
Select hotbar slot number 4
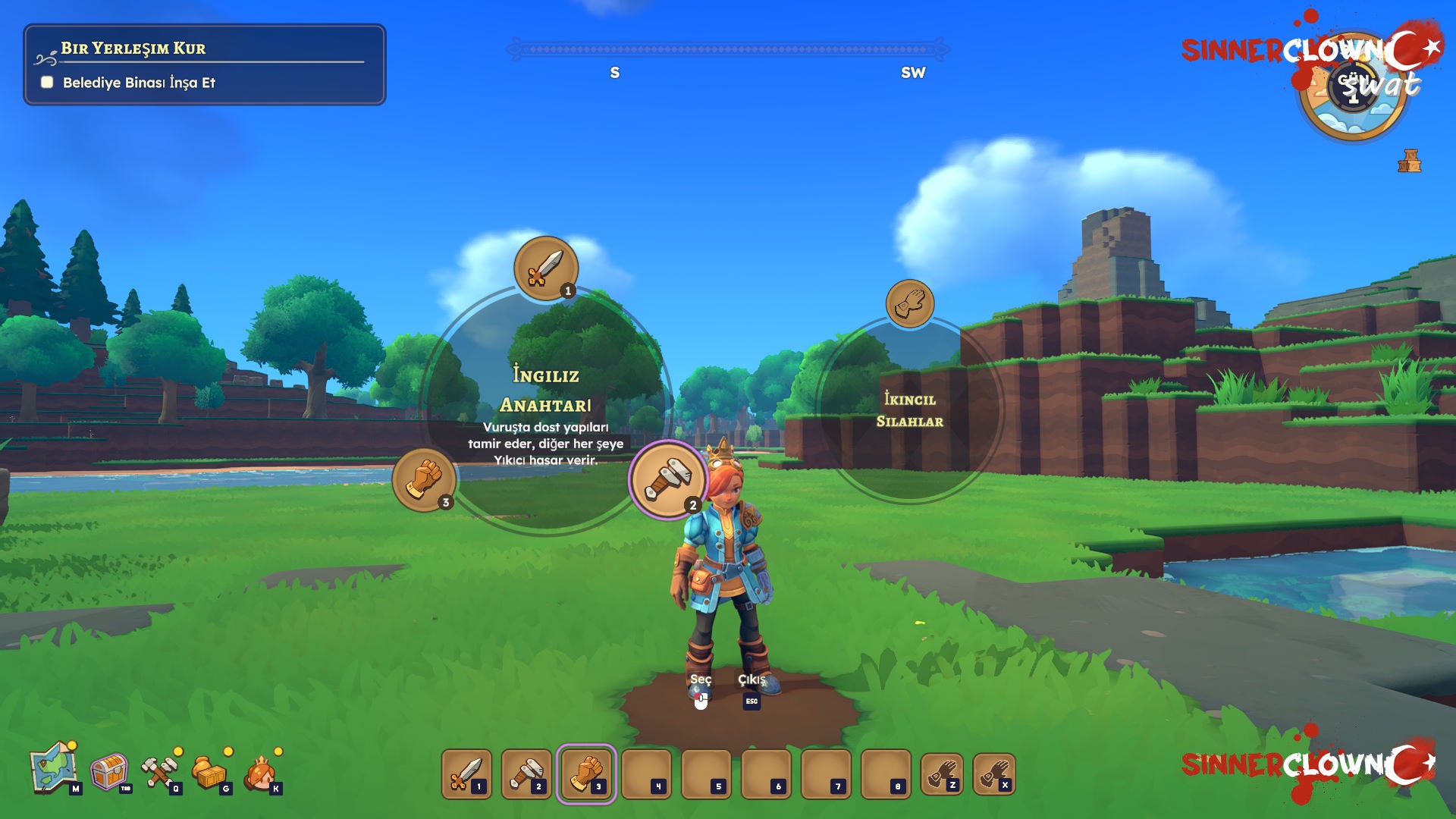click(646, 774)
